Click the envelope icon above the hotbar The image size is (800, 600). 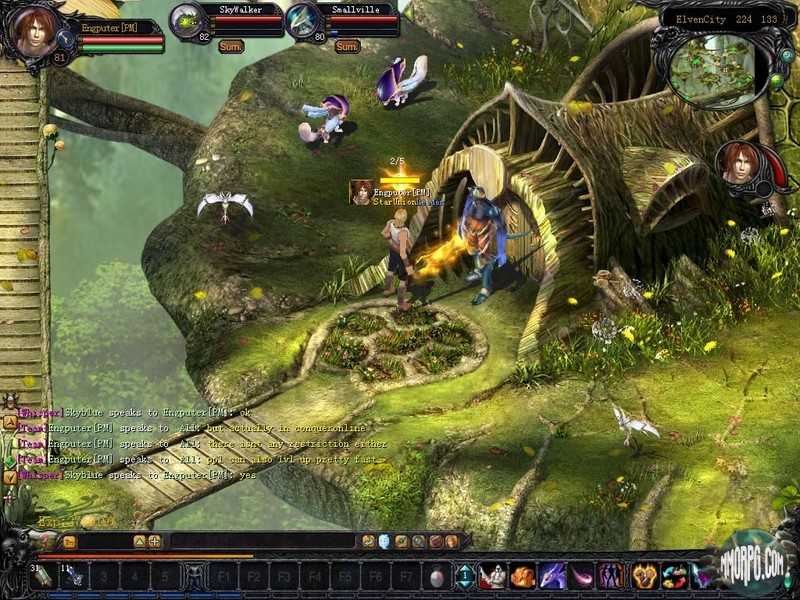click(x=69, y=541)
